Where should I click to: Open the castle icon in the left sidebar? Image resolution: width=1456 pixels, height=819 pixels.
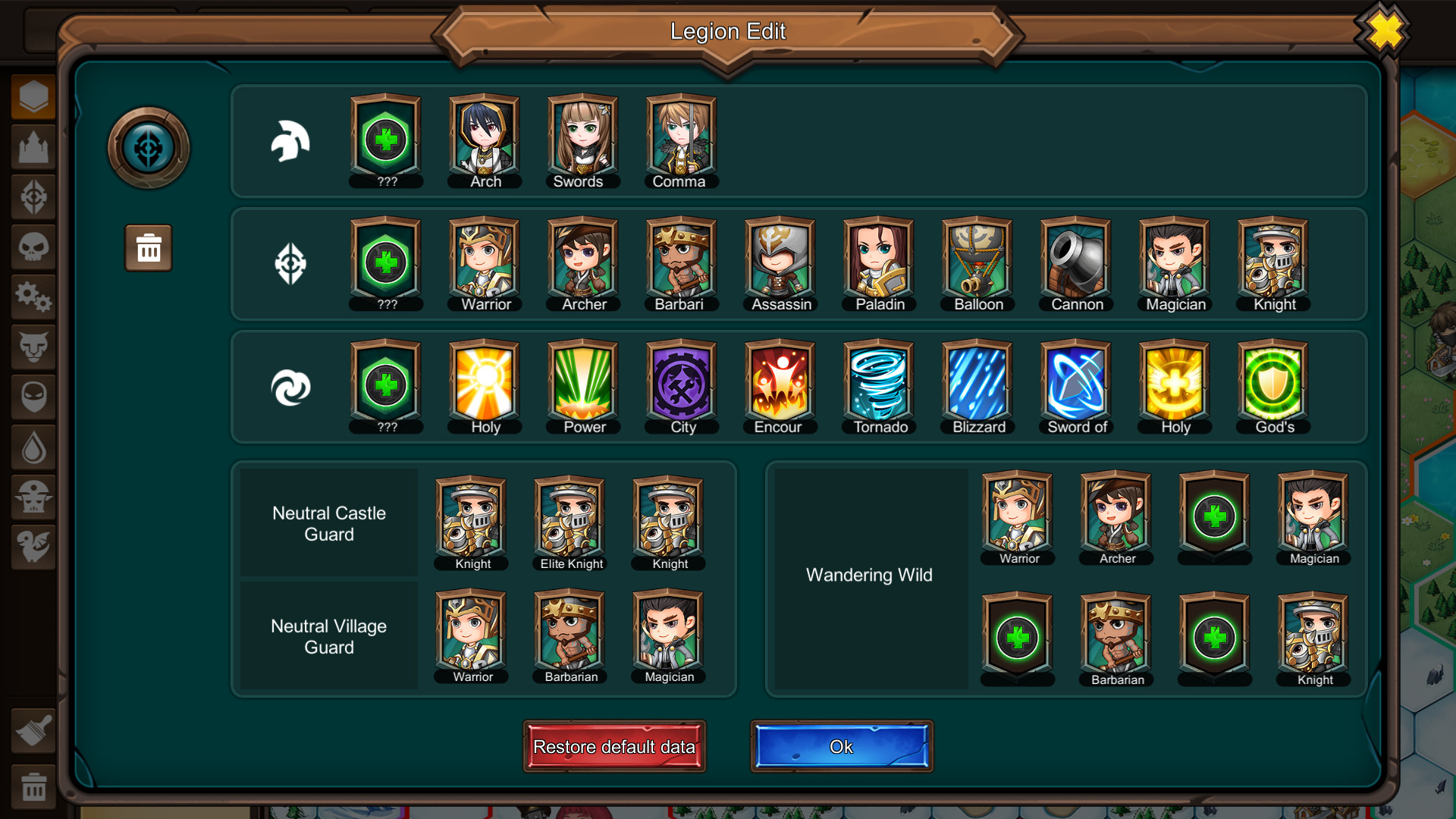[33, 146]
